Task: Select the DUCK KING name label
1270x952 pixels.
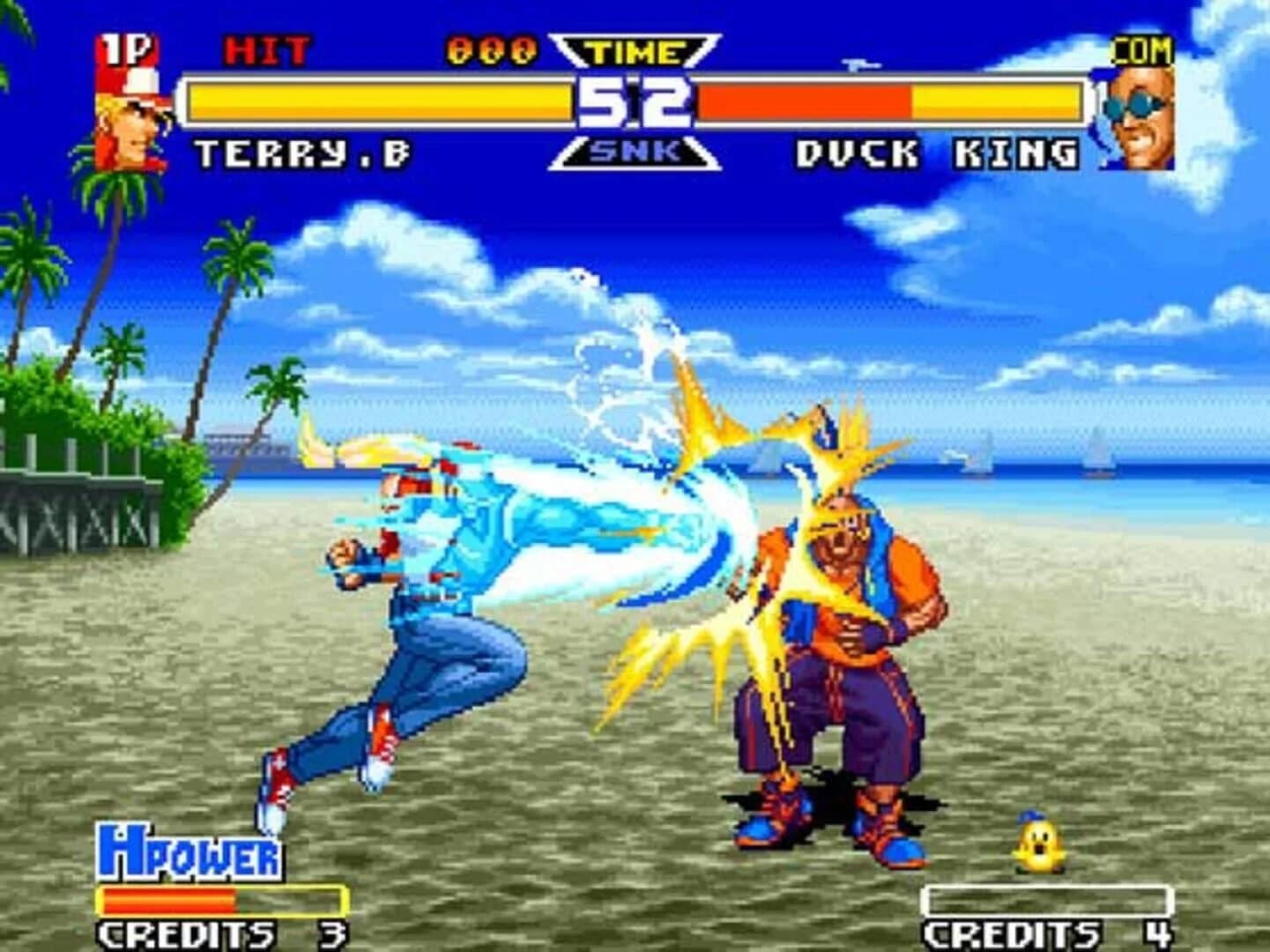Action: 934,151
